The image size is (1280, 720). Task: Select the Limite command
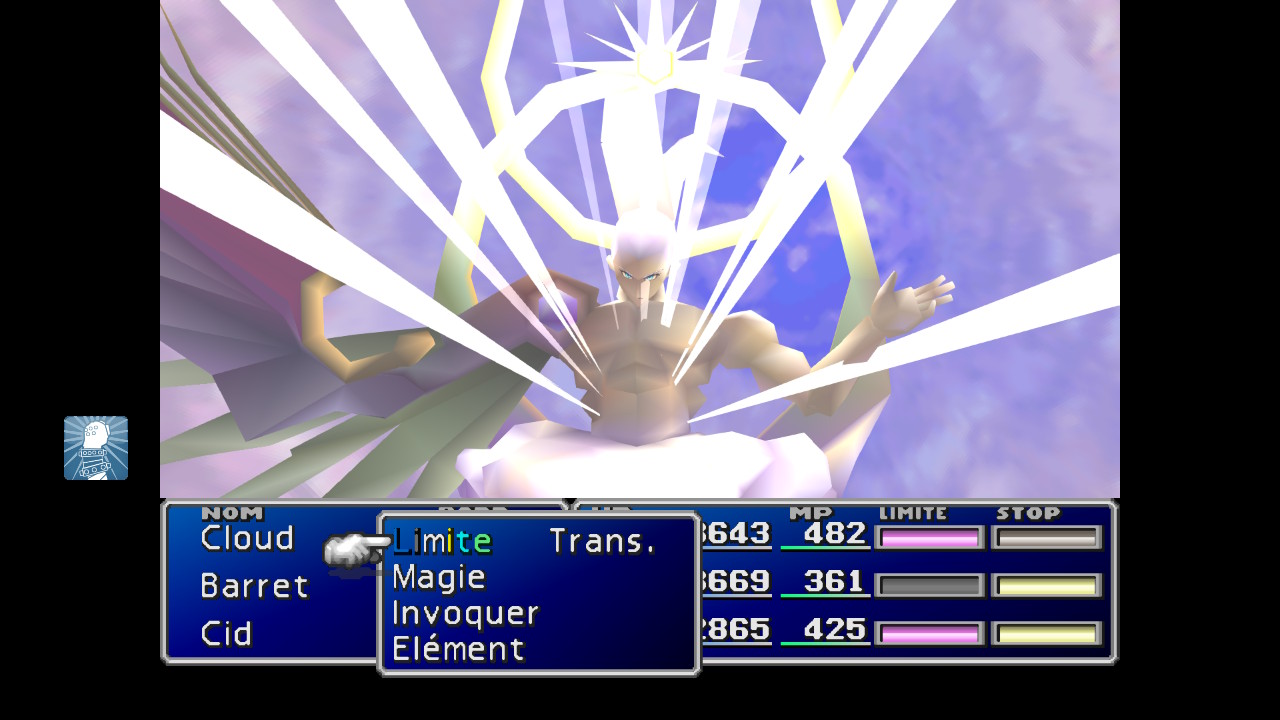point(442,542)
